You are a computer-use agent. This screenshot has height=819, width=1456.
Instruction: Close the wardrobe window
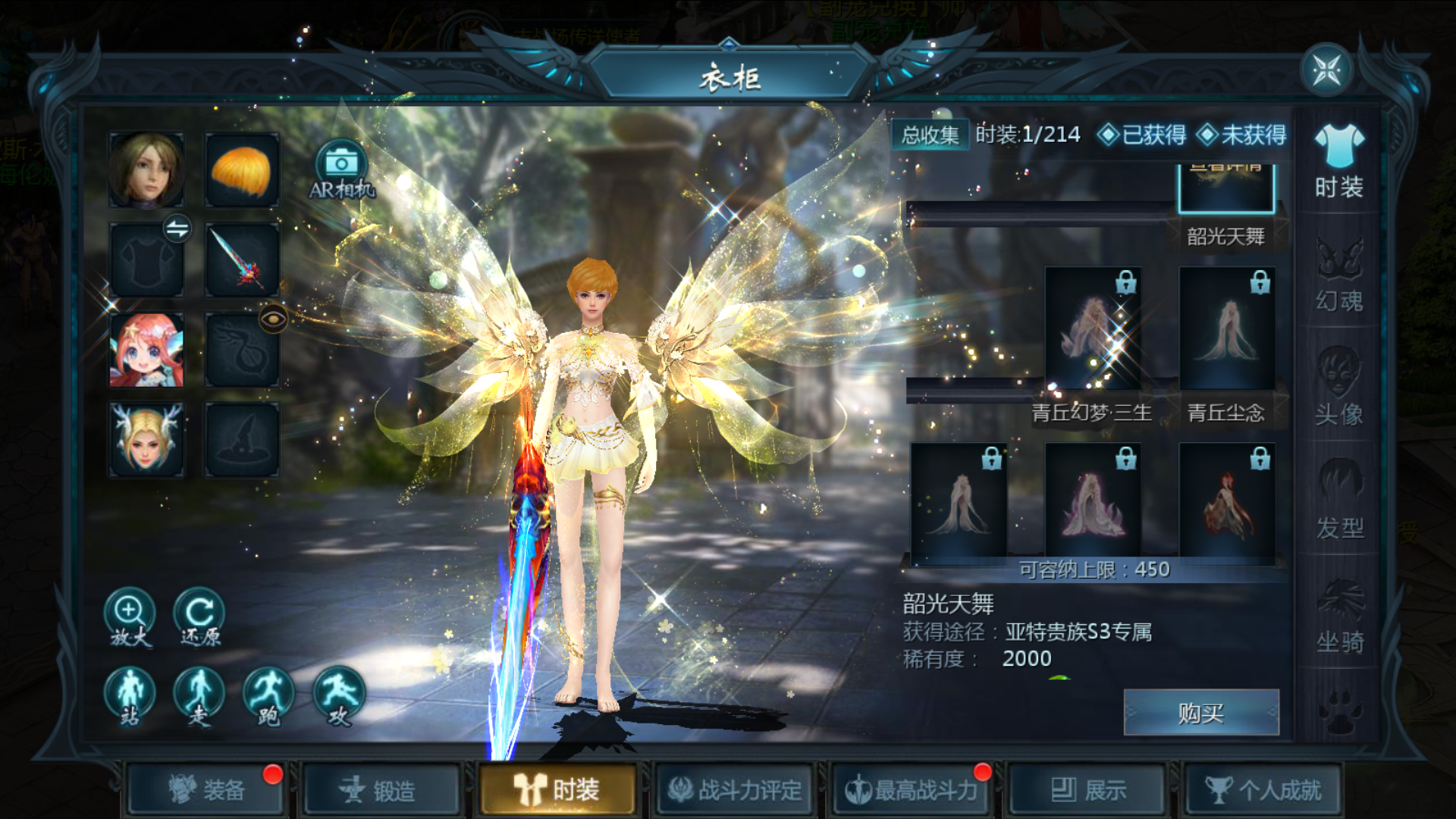click(x=1326, y=71)
